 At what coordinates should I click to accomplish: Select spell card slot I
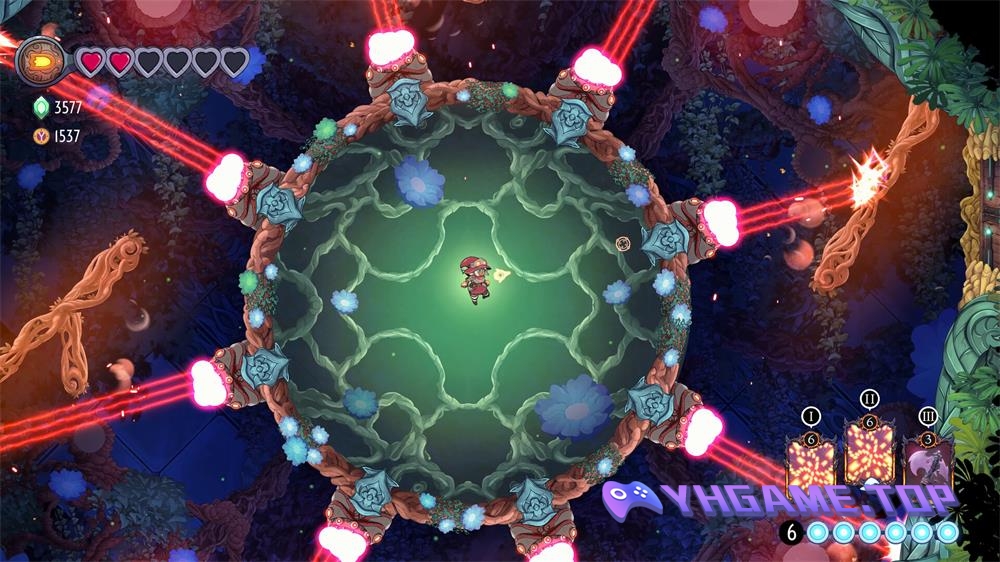(x=810, y=463)
